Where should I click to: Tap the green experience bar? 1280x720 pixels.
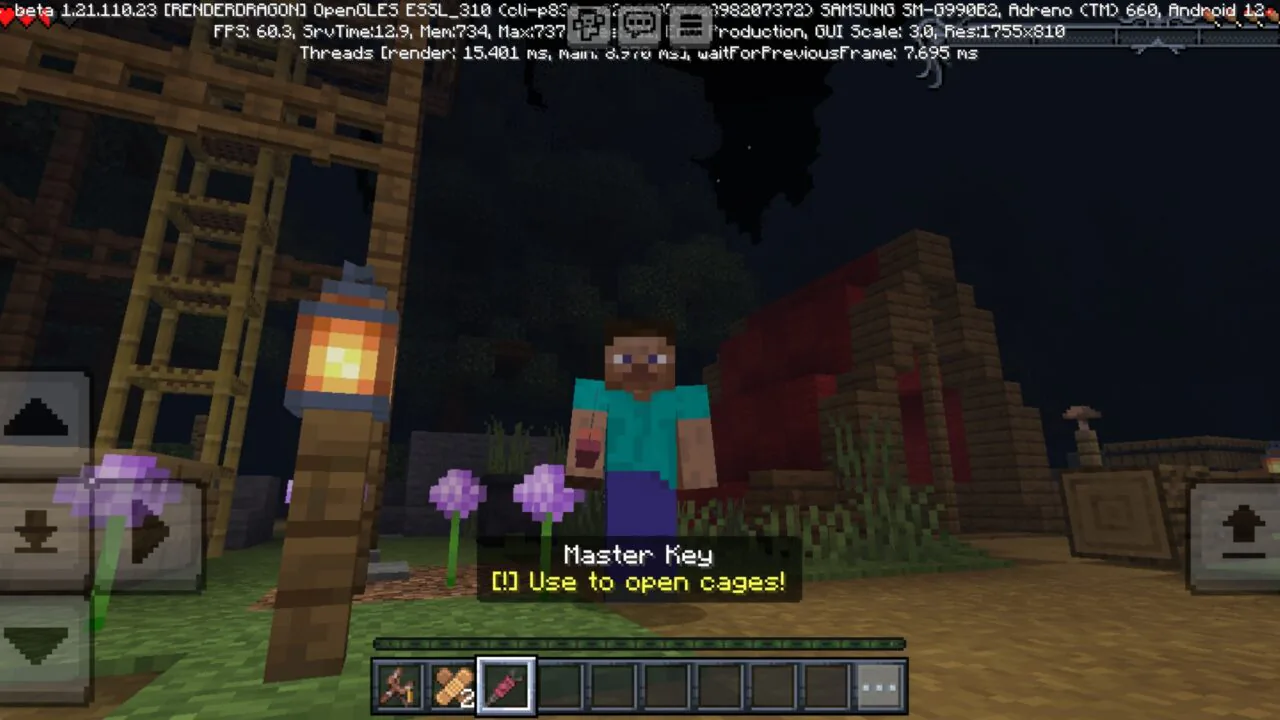[x=639, y=645]
